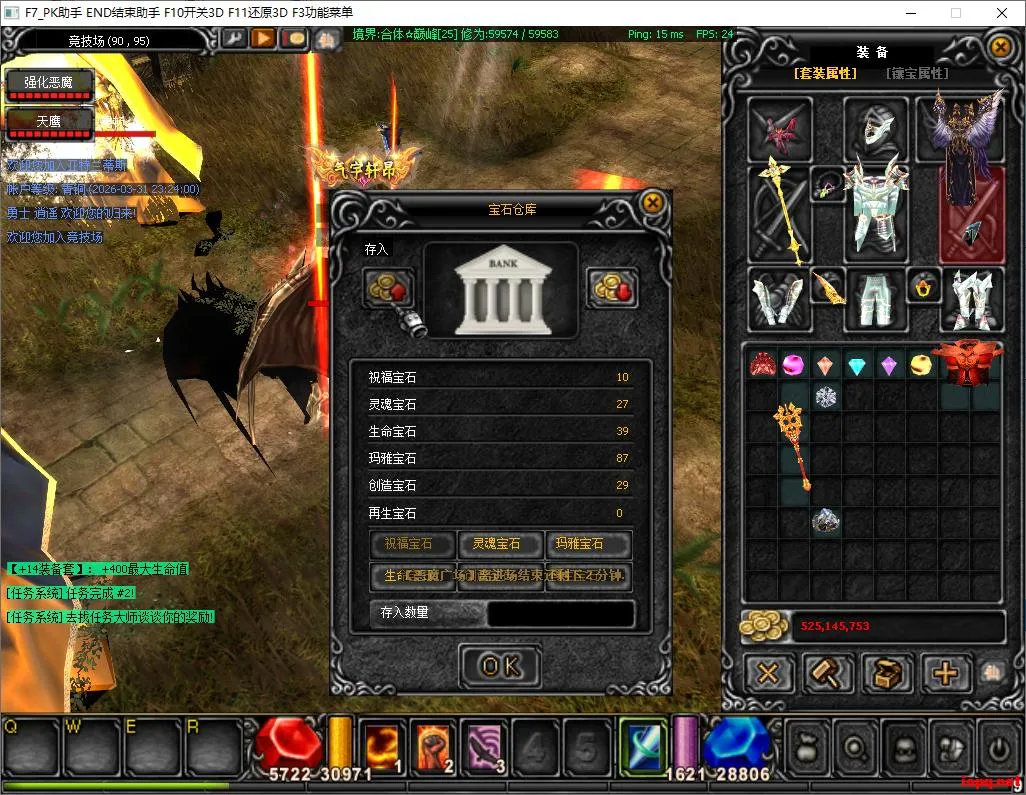Click the power button in bottom bar
Screen dimensions: 1026x795
click(x=998, y=747)
